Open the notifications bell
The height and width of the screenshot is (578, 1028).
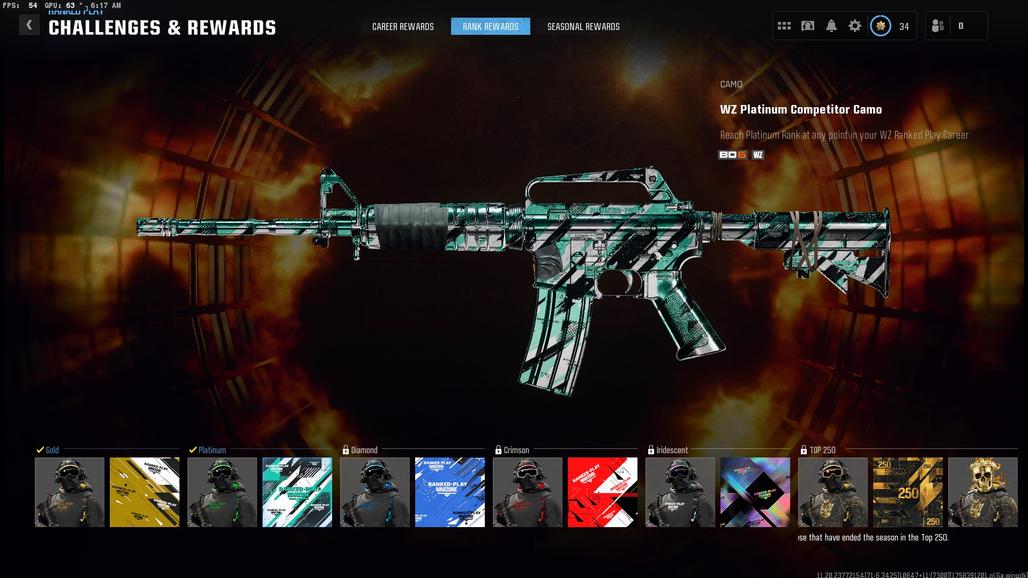pyautogui.click(x=831, y=26)
